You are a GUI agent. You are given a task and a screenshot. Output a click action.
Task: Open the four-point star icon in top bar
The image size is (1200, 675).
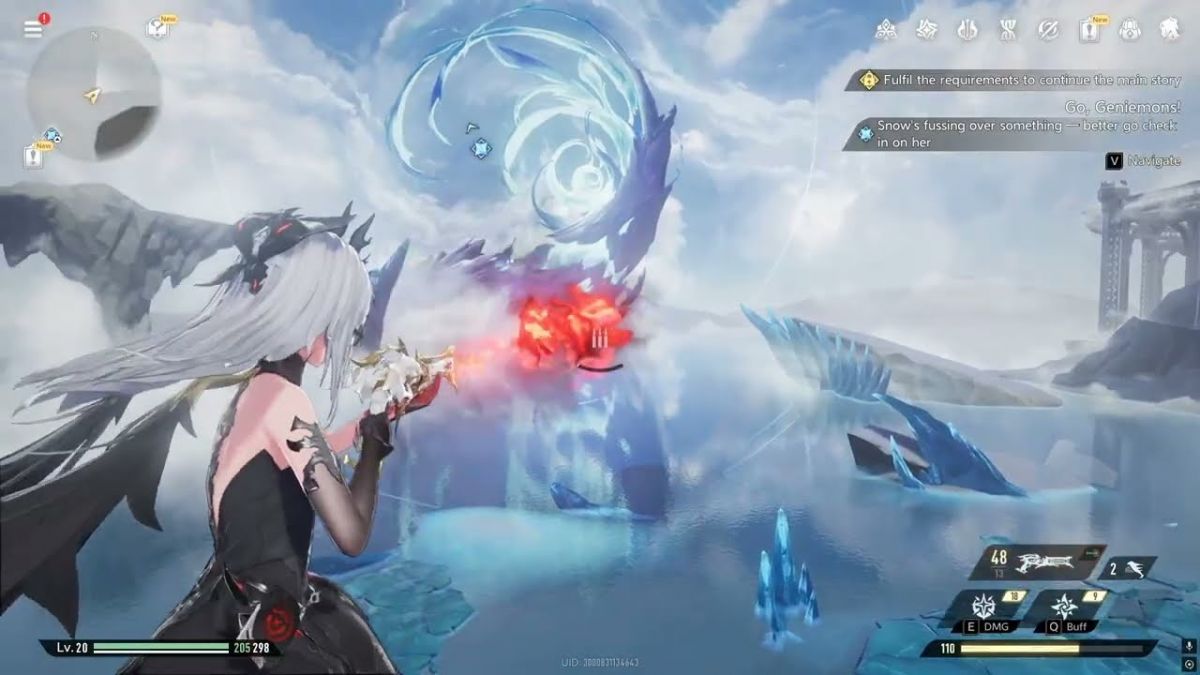point(926,30)
